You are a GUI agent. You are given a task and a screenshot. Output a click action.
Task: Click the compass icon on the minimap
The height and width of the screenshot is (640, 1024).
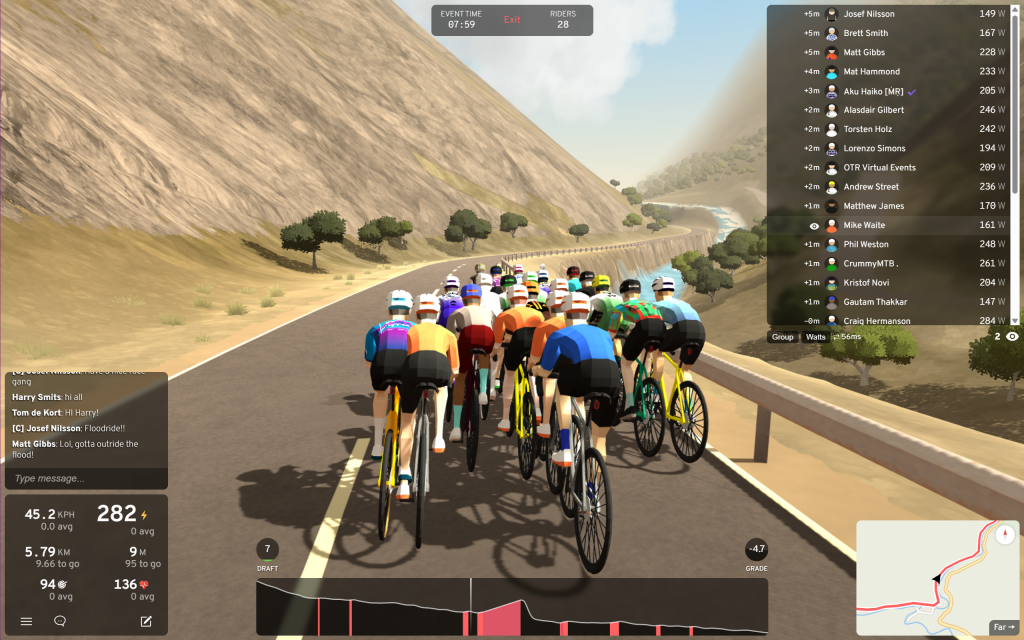tap(1005, 533)
